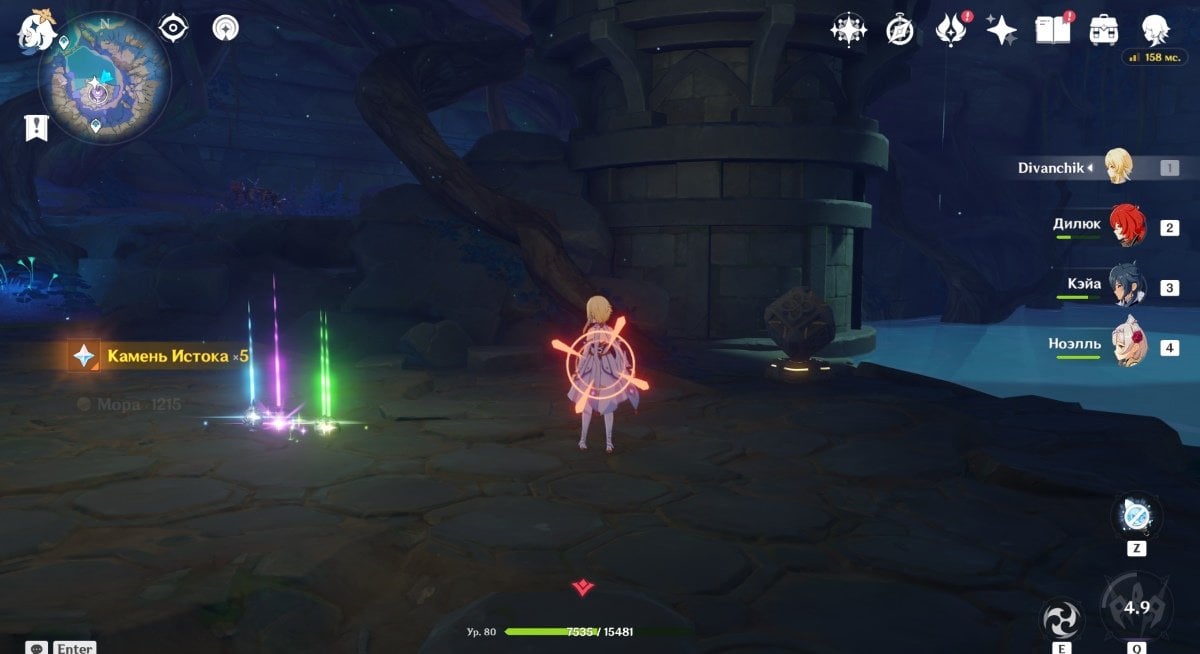Viewport: 1200px width, 654px height.
Task: Switch to Ноэлль in the party list
Action: click(x=1127, y=346)
